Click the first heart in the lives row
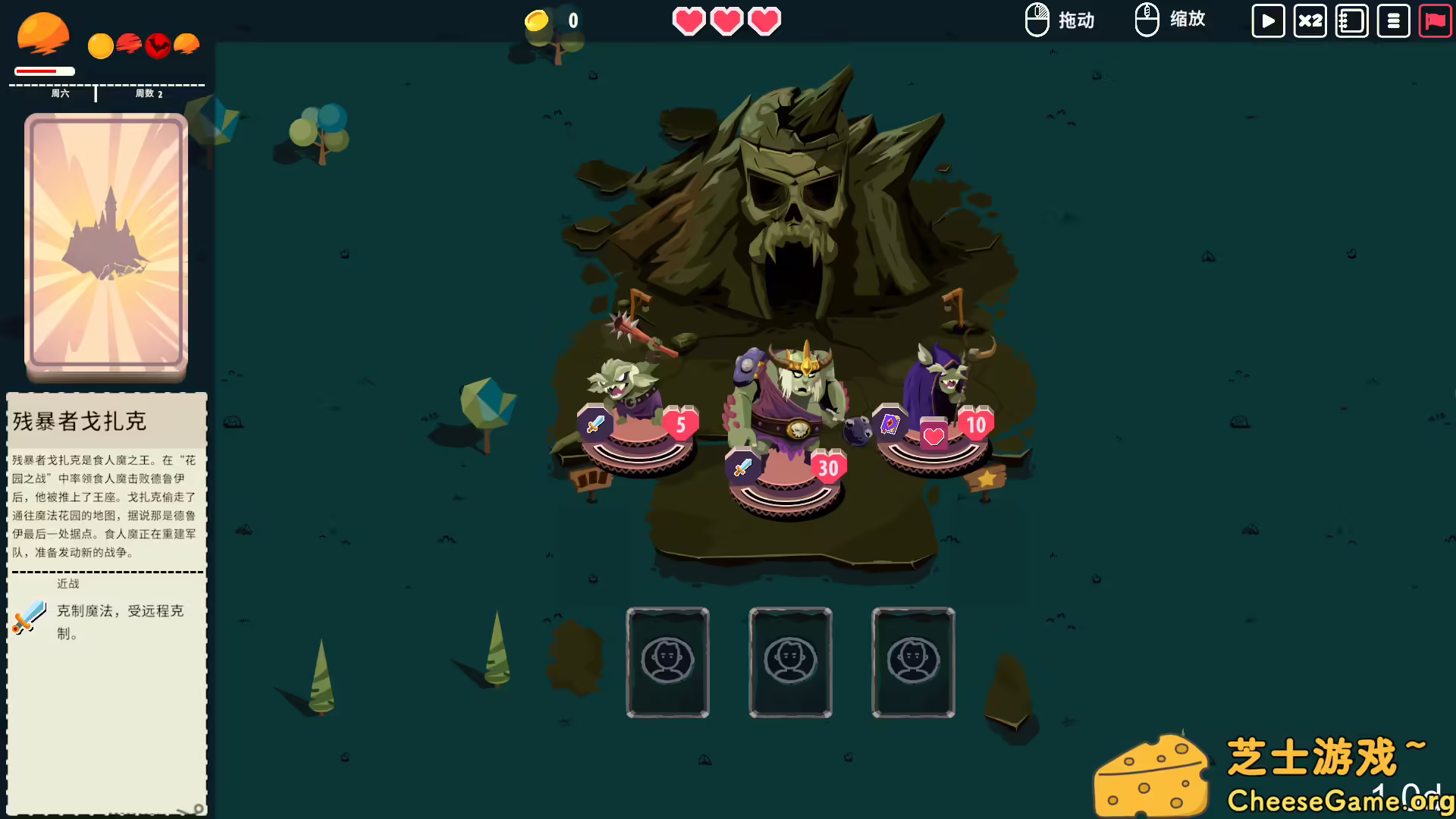The width and height of the screenshot is (1456, 819). coord(689,21)
